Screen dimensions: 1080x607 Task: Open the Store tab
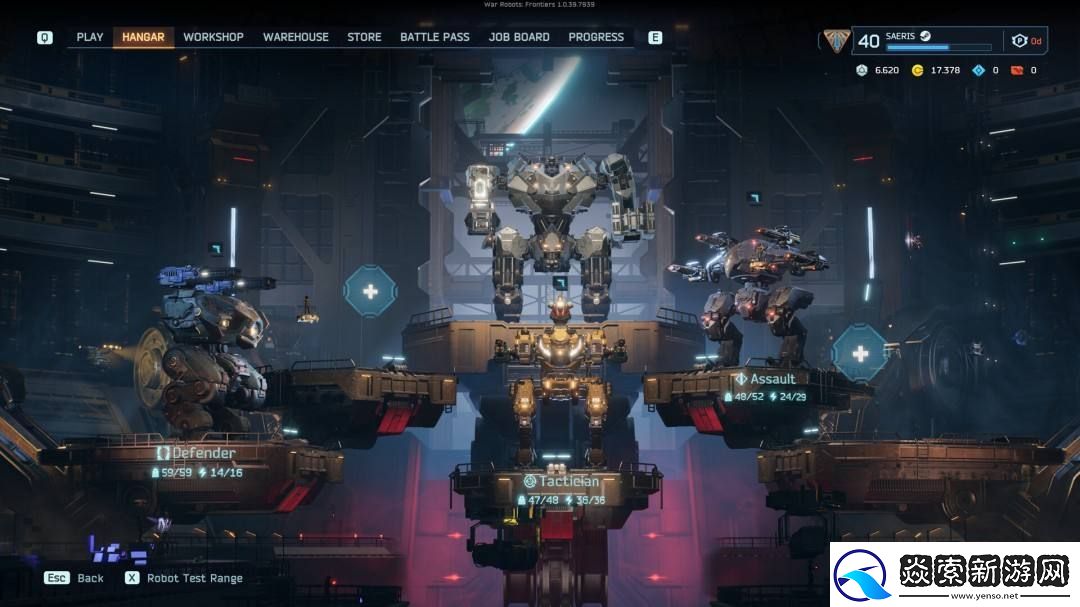[364, 37]
